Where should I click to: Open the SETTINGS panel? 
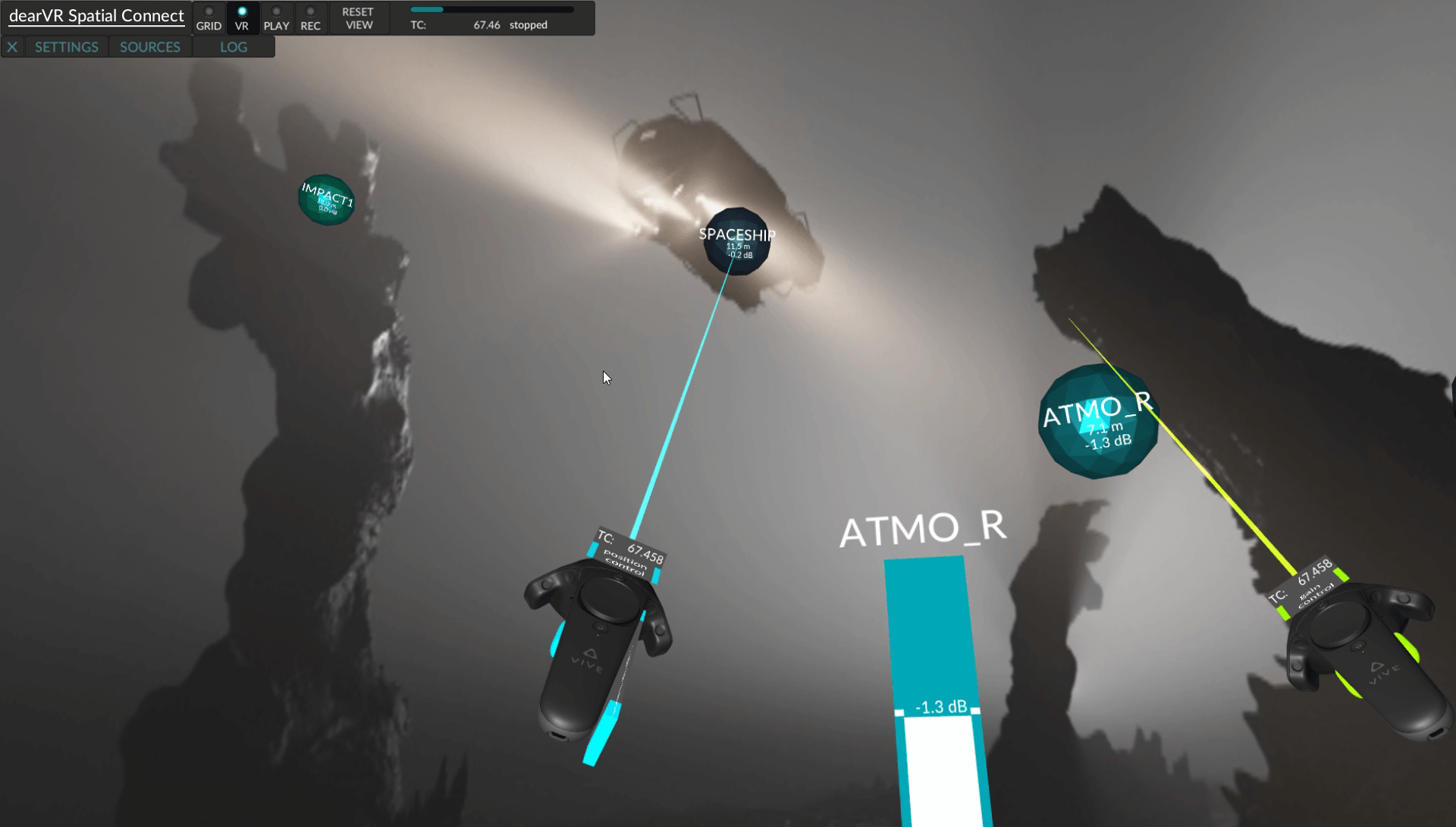pyautogui.click(x=66, y=46)
